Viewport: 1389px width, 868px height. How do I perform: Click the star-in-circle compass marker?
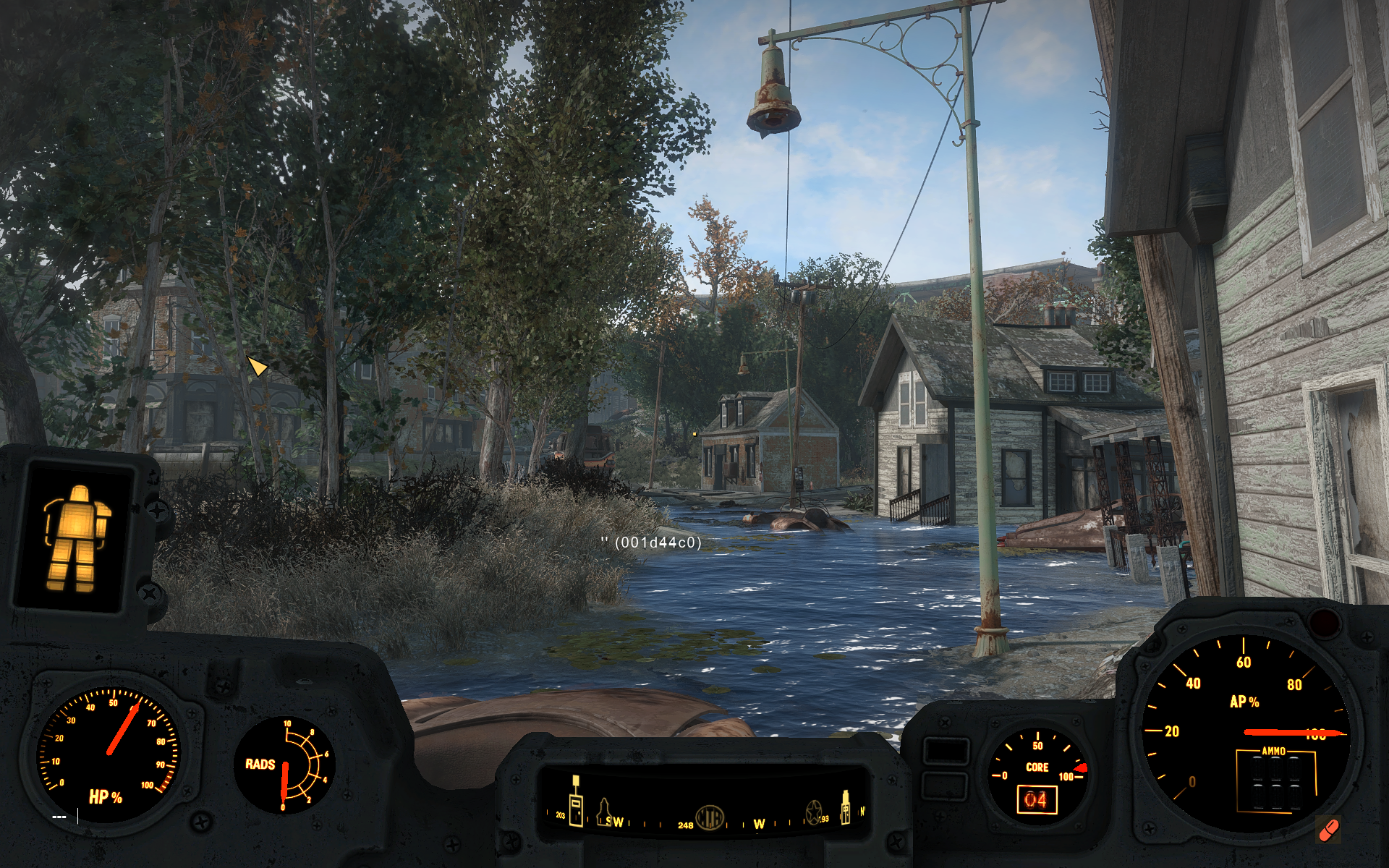point(813,812)
